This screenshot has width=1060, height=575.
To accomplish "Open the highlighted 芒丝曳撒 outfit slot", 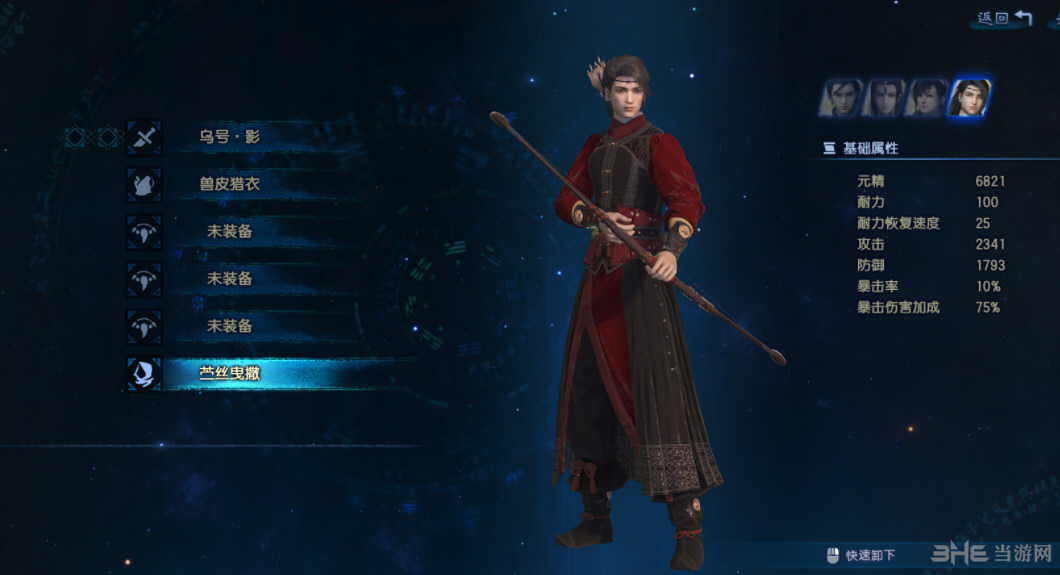I will (x=230, y=374).
